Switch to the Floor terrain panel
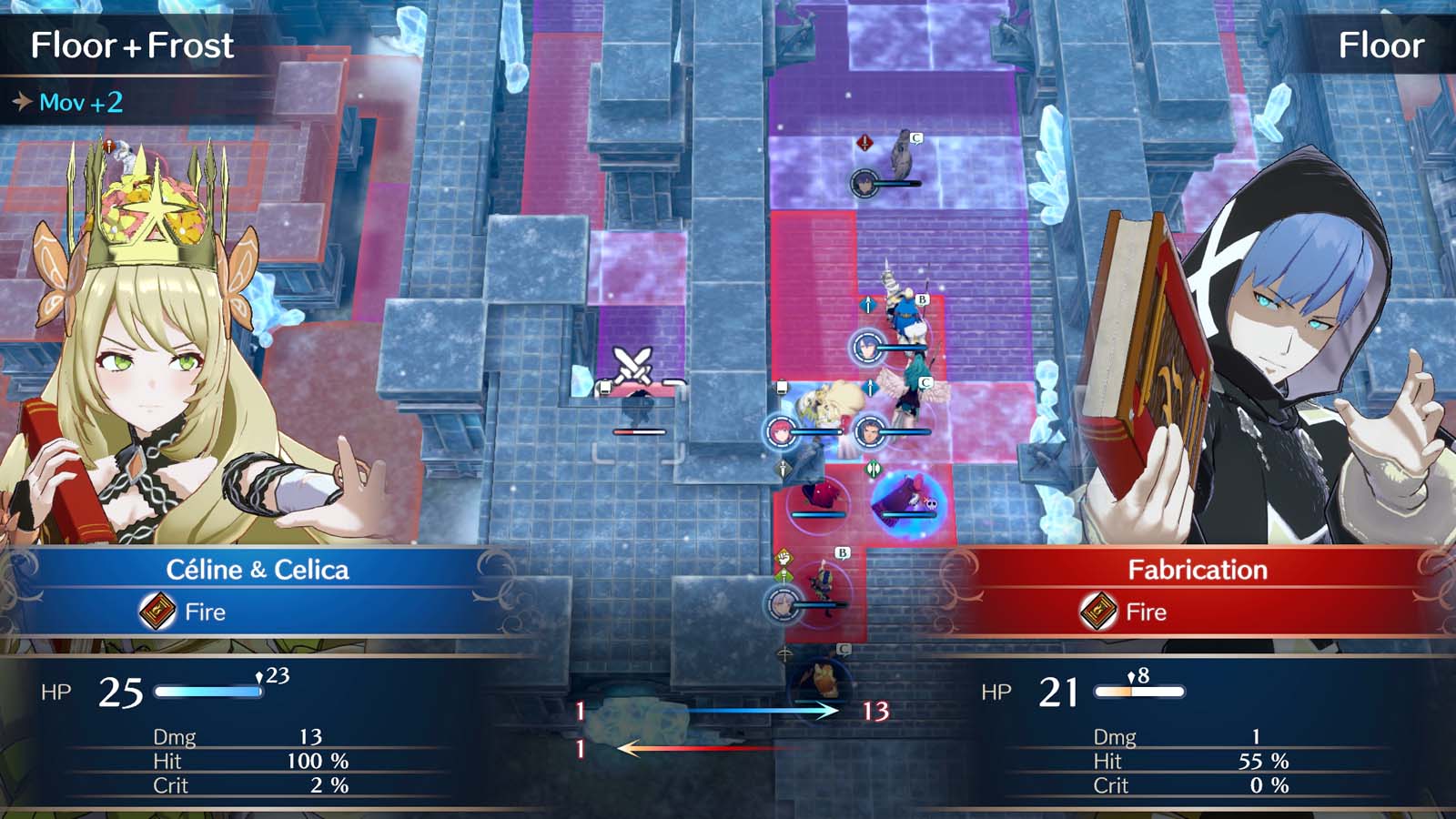 point(1381,44)
